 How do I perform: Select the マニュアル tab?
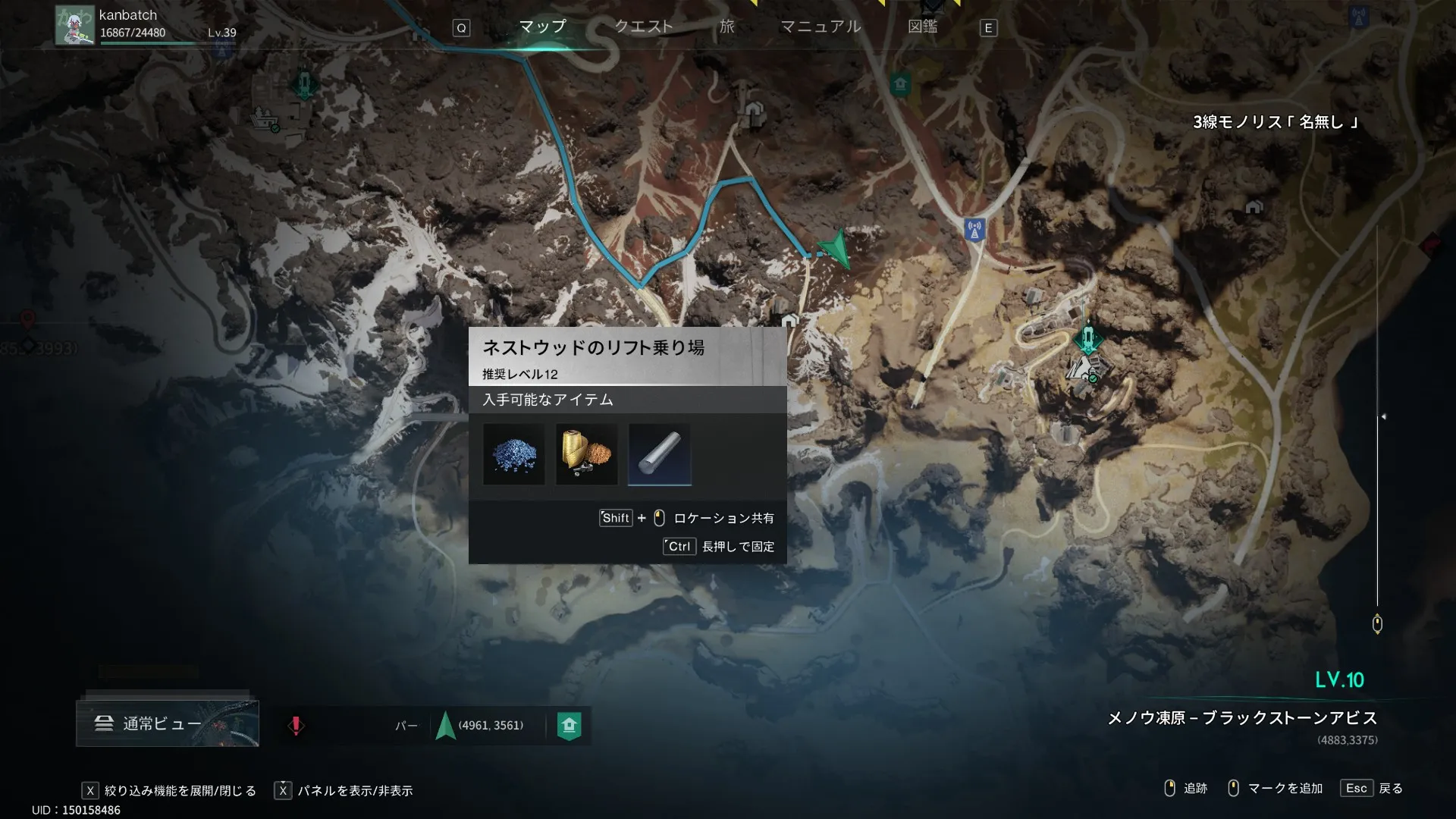tap(821, 27)
